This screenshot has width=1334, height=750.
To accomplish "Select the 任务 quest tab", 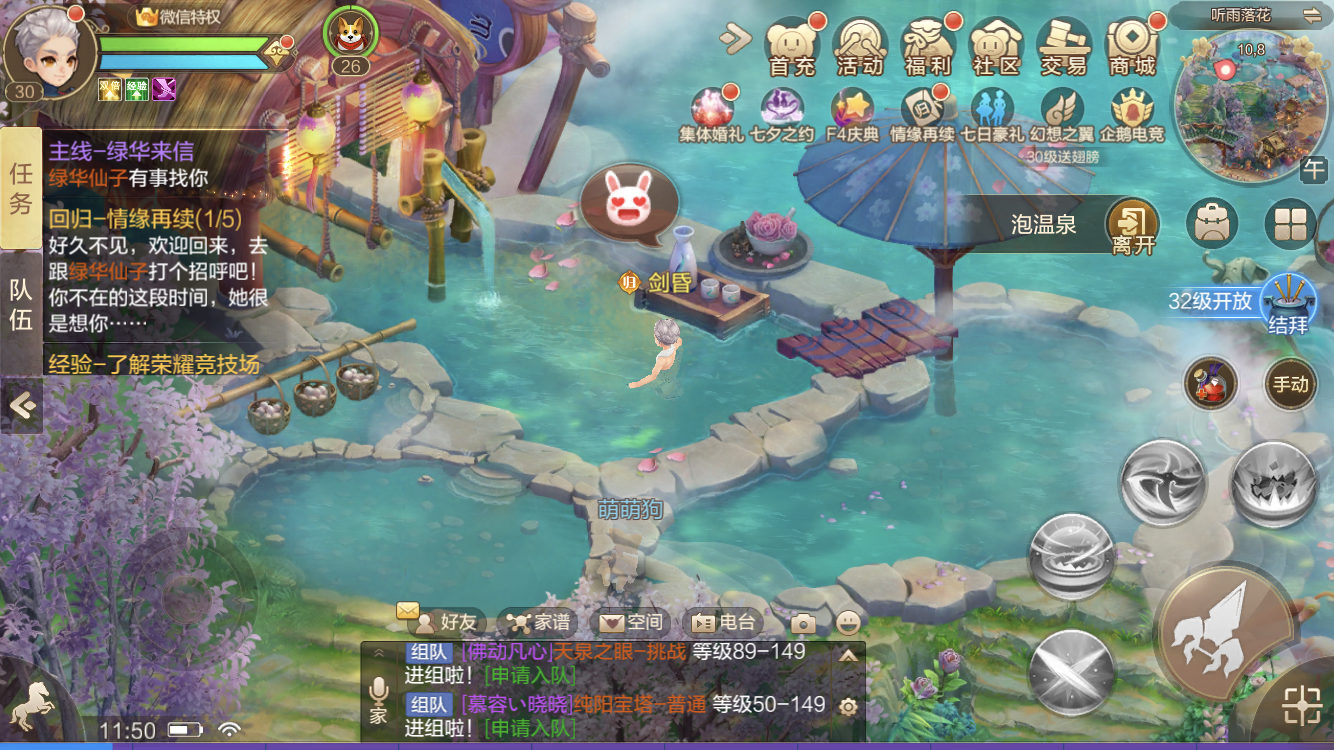I will click(21, 188).
